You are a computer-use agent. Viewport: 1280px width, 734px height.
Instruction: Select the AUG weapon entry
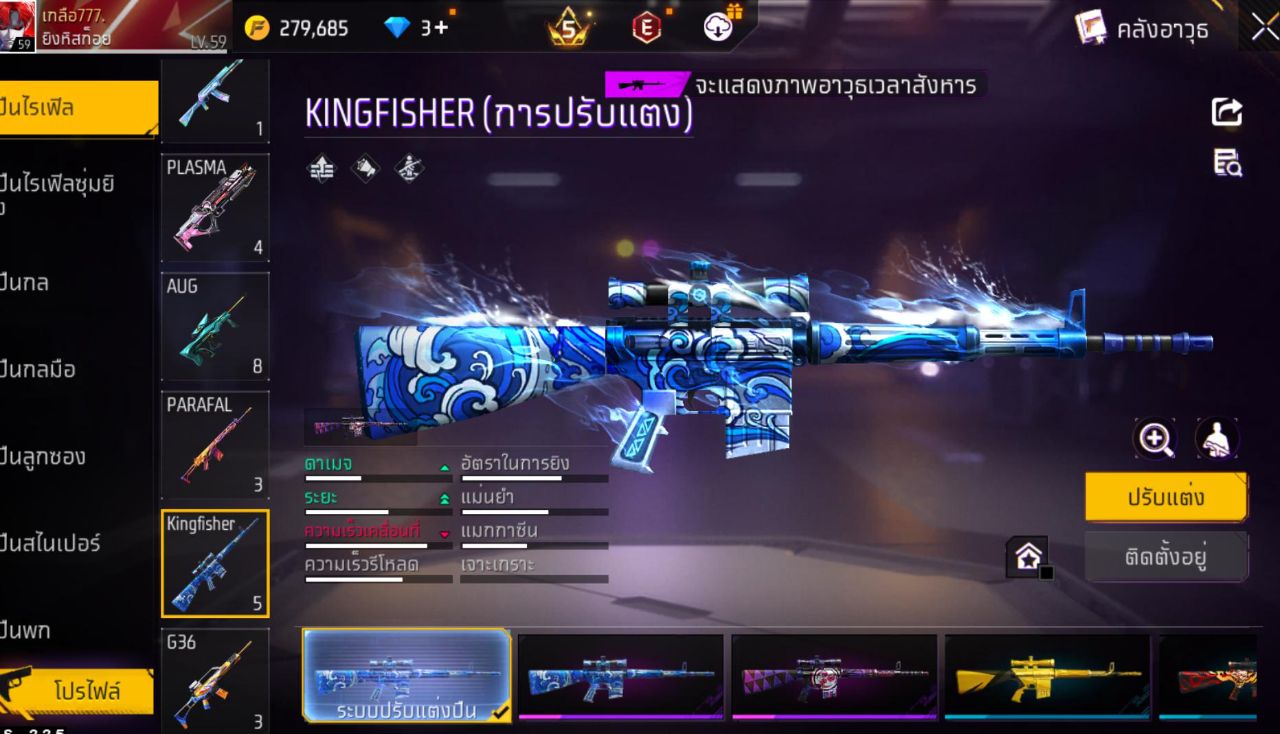click(215, 325)
